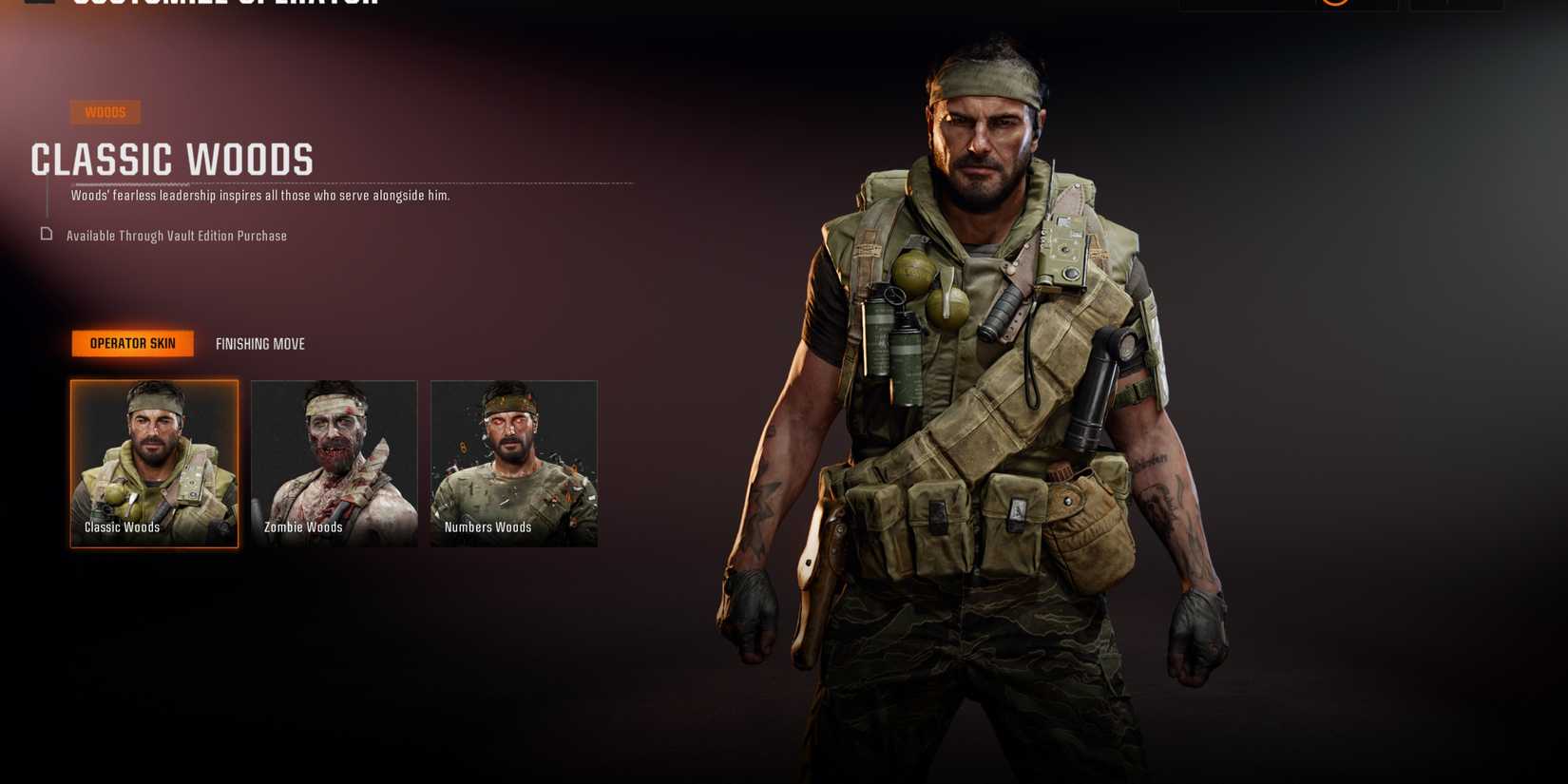Click the CLASSIC WOODS title heading
The height and width of the screenshot is (784, 1568).
tap(173, 160)
